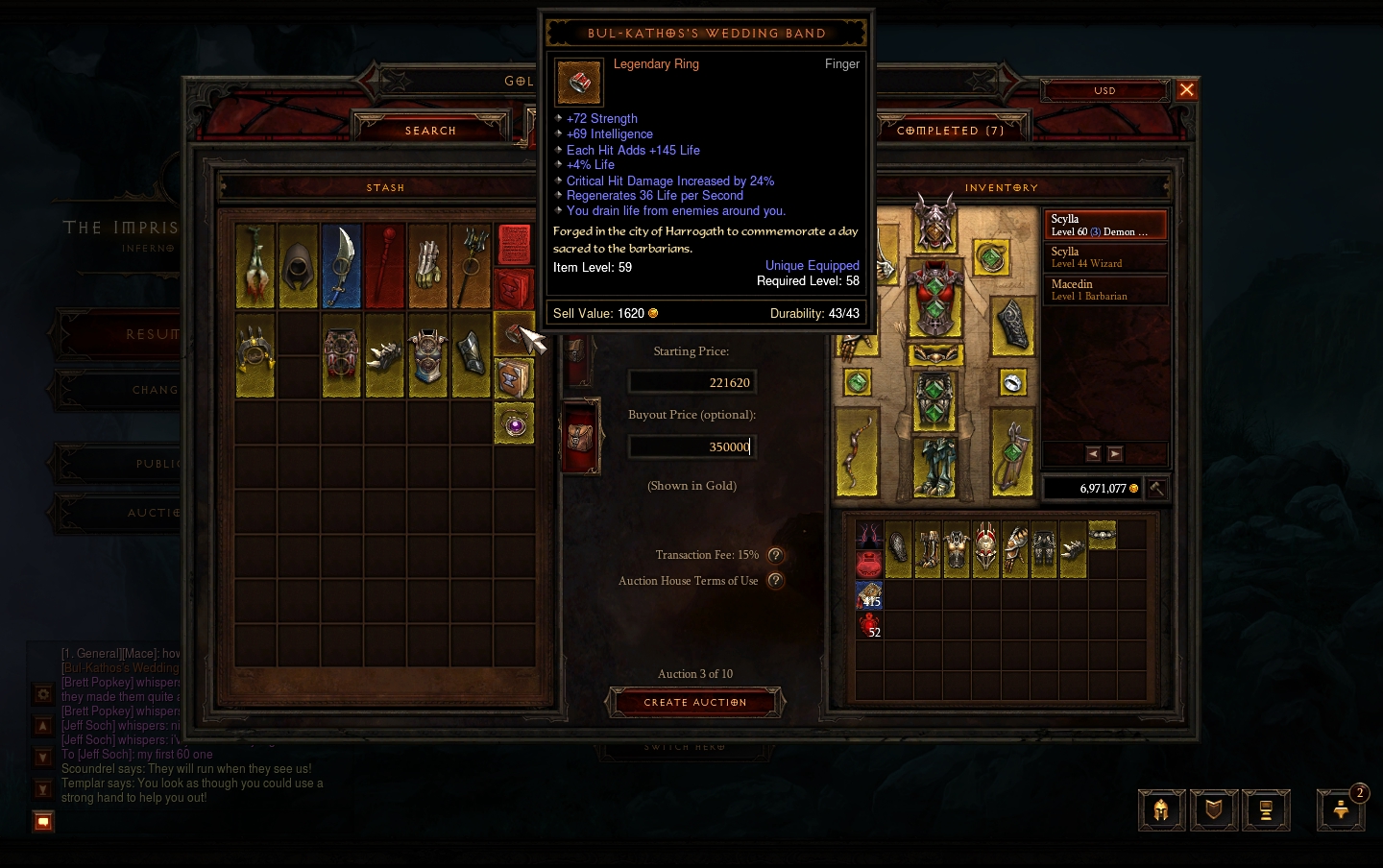Open chat settings gear icon
The image size is (1383, 868).
click(x=43, y=693)
